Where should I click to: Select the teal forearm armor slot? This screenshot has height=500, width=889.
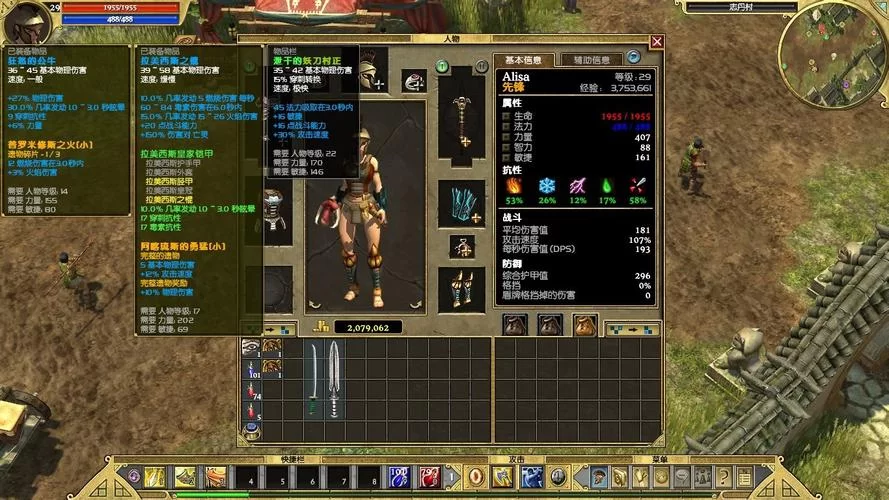pyautogui.click(x=461, y=204)
